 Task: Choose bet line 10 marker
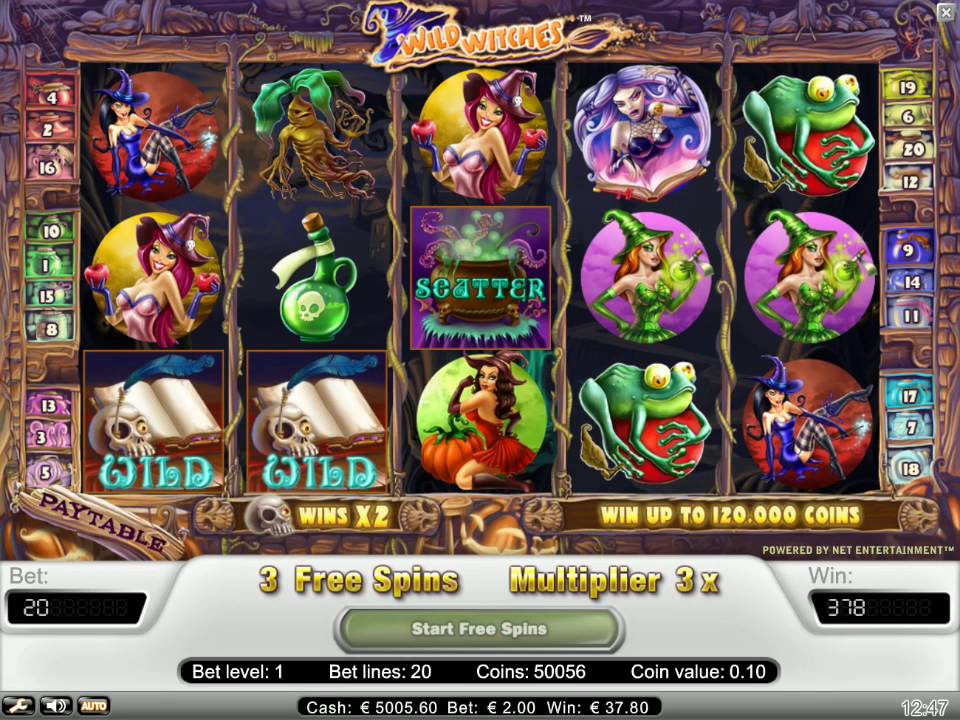(x=49, y=231)
